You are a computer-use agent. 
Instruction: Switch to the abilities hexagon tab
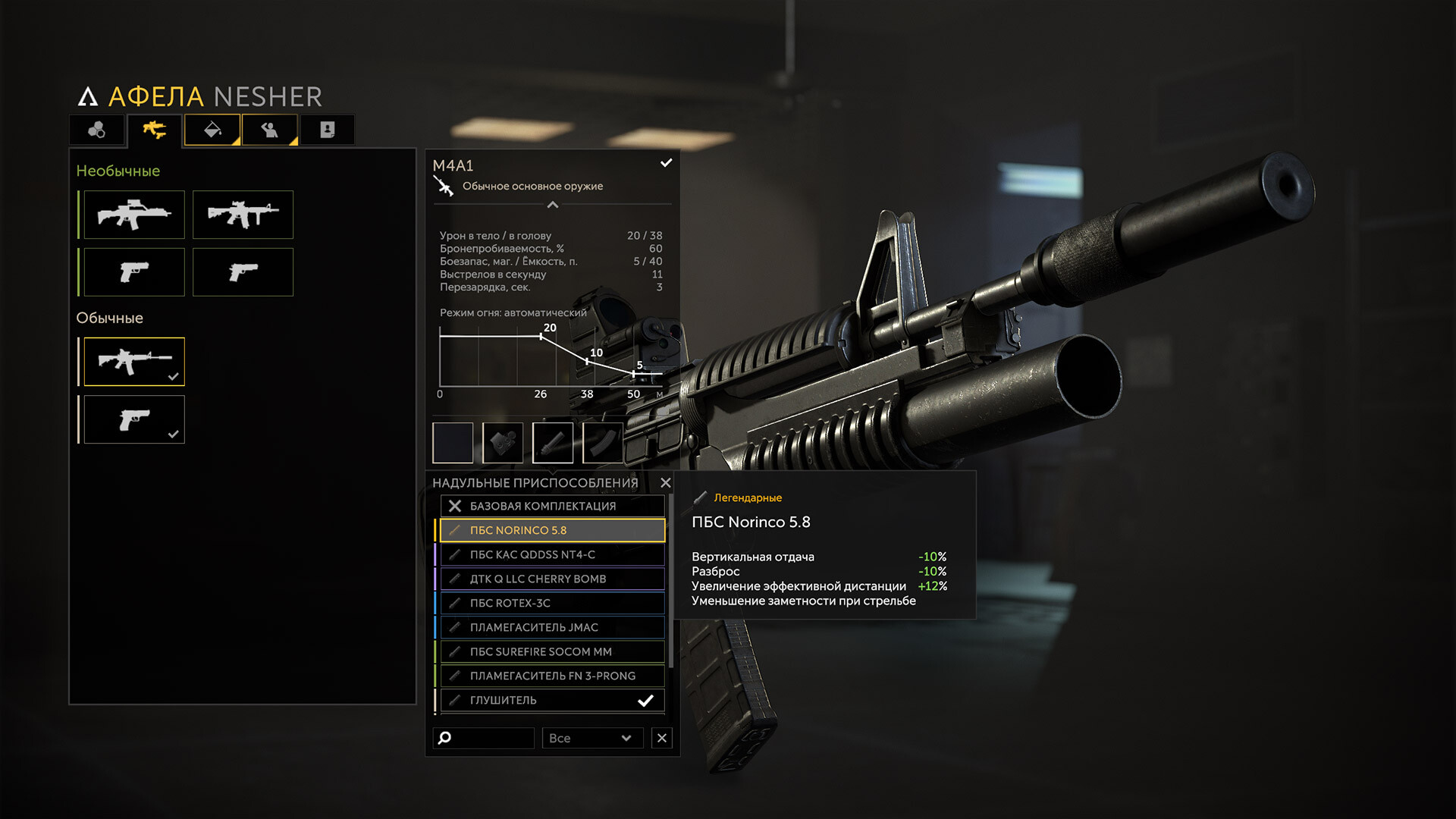(97, 130)
